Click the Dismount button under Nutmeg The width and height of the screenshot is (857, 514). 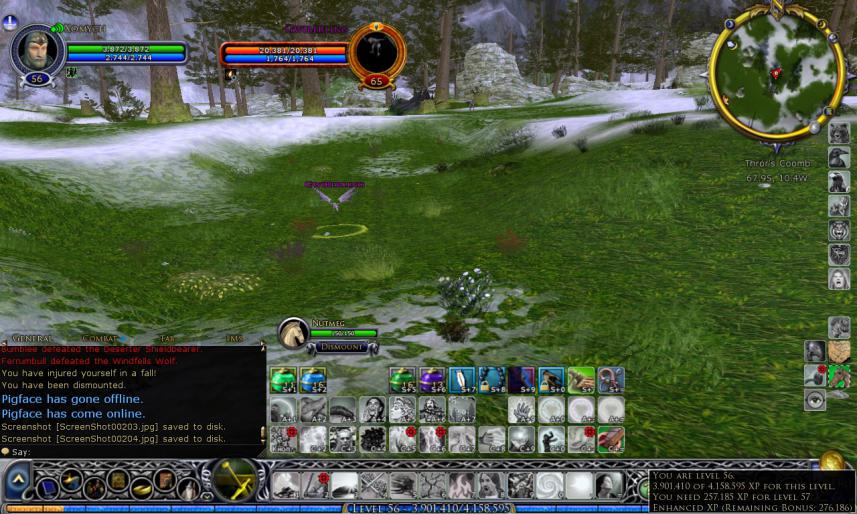[x=343, y=347]
